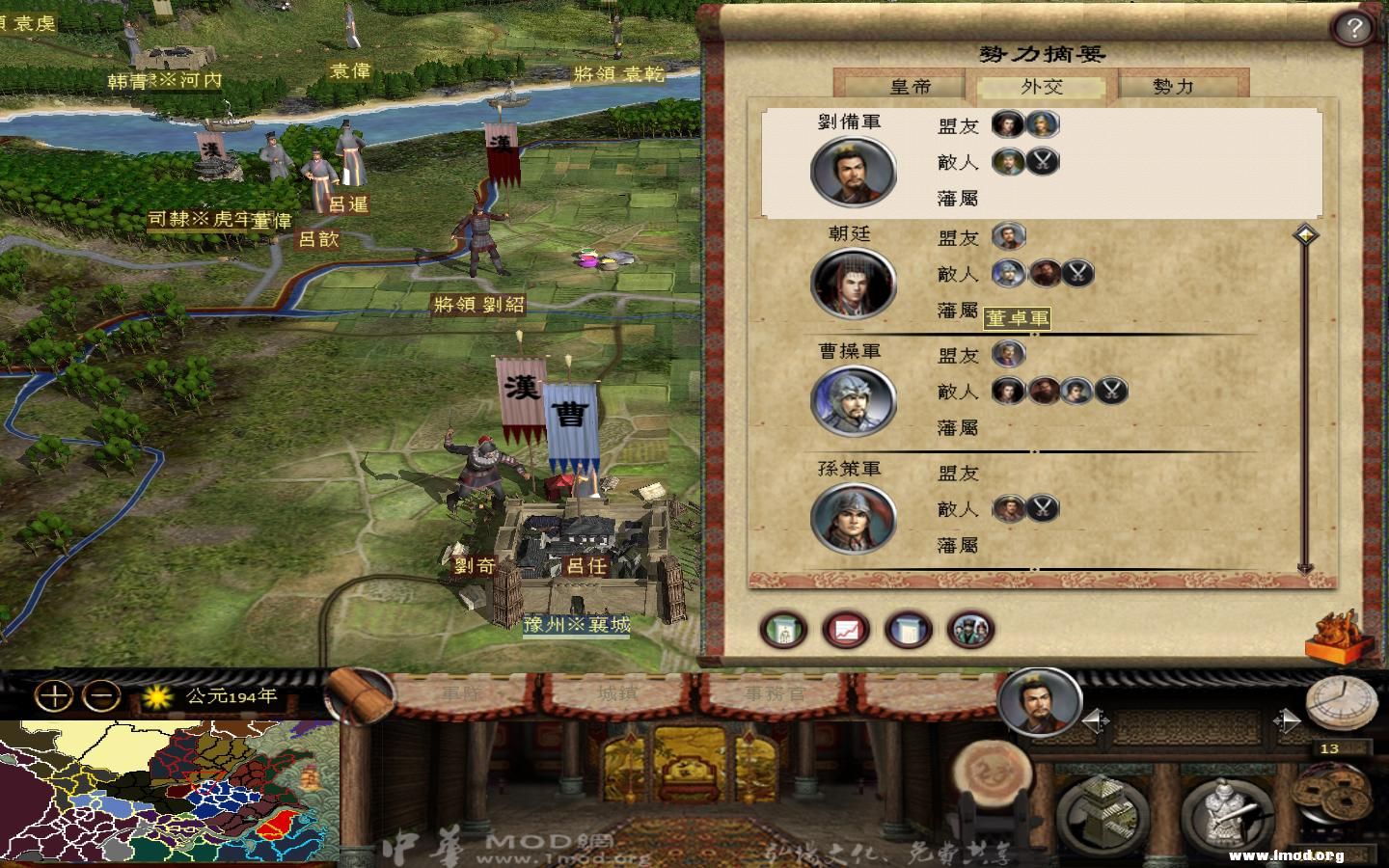Select the 外交 diplomacy tab

1042,86
